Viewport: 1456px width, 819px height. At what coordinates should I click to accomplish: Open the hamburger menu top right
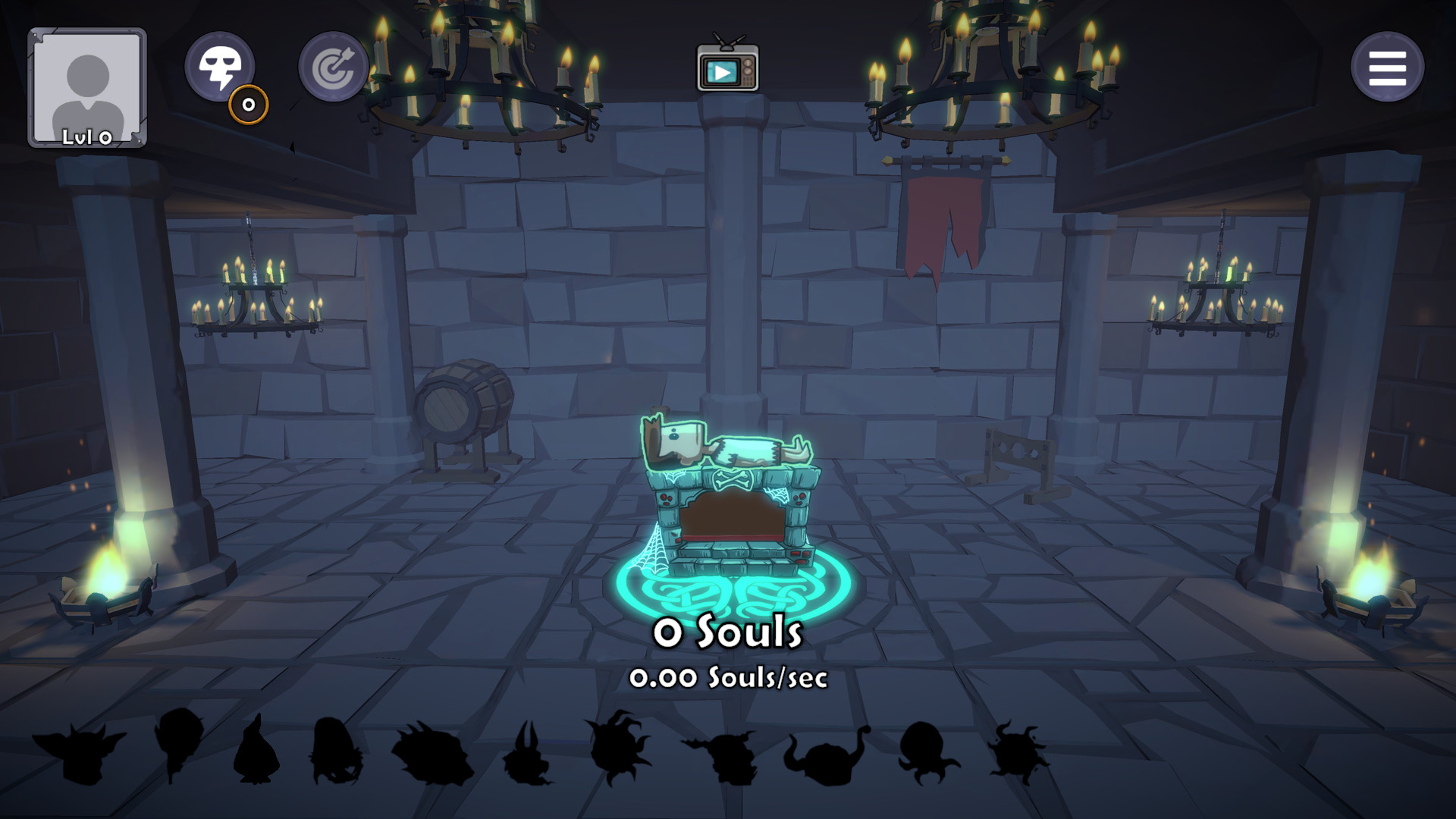coord(1387,67)
